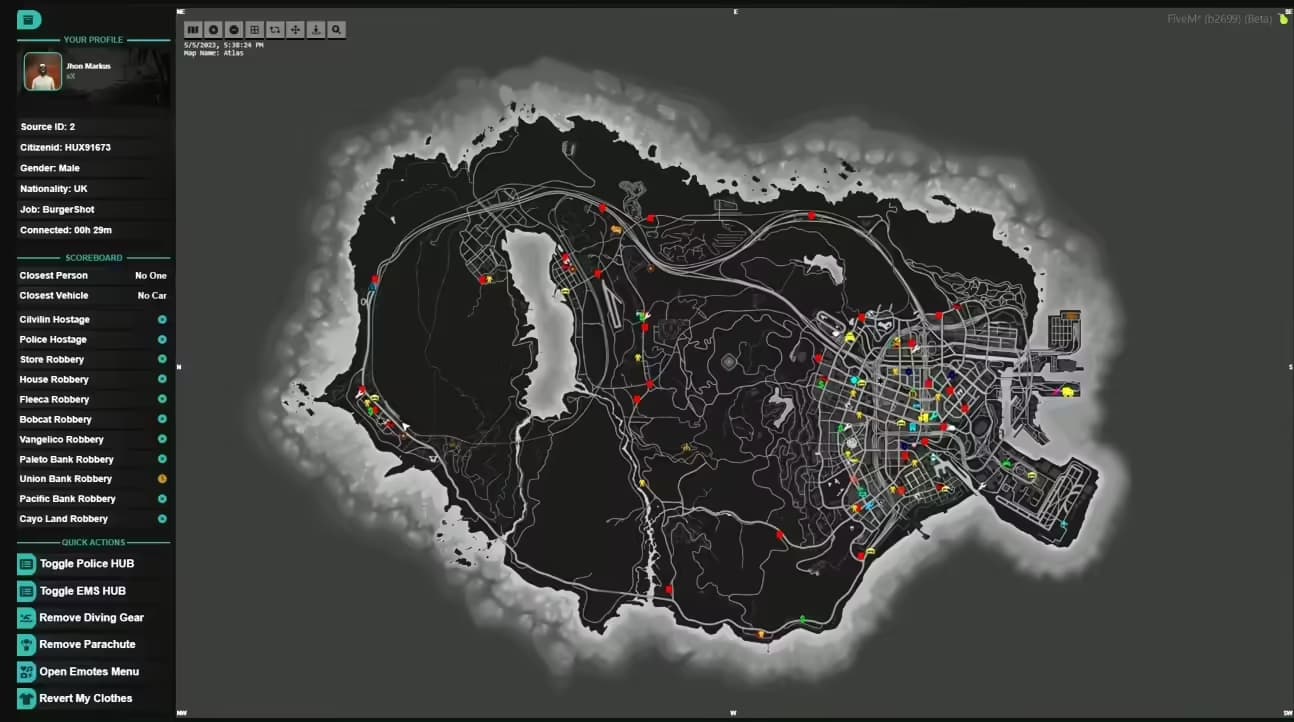The height and width of the screenshot is (722, 1294).
Task: Click the columns icon, first in the map toolbar
Action: click(193, 29)
